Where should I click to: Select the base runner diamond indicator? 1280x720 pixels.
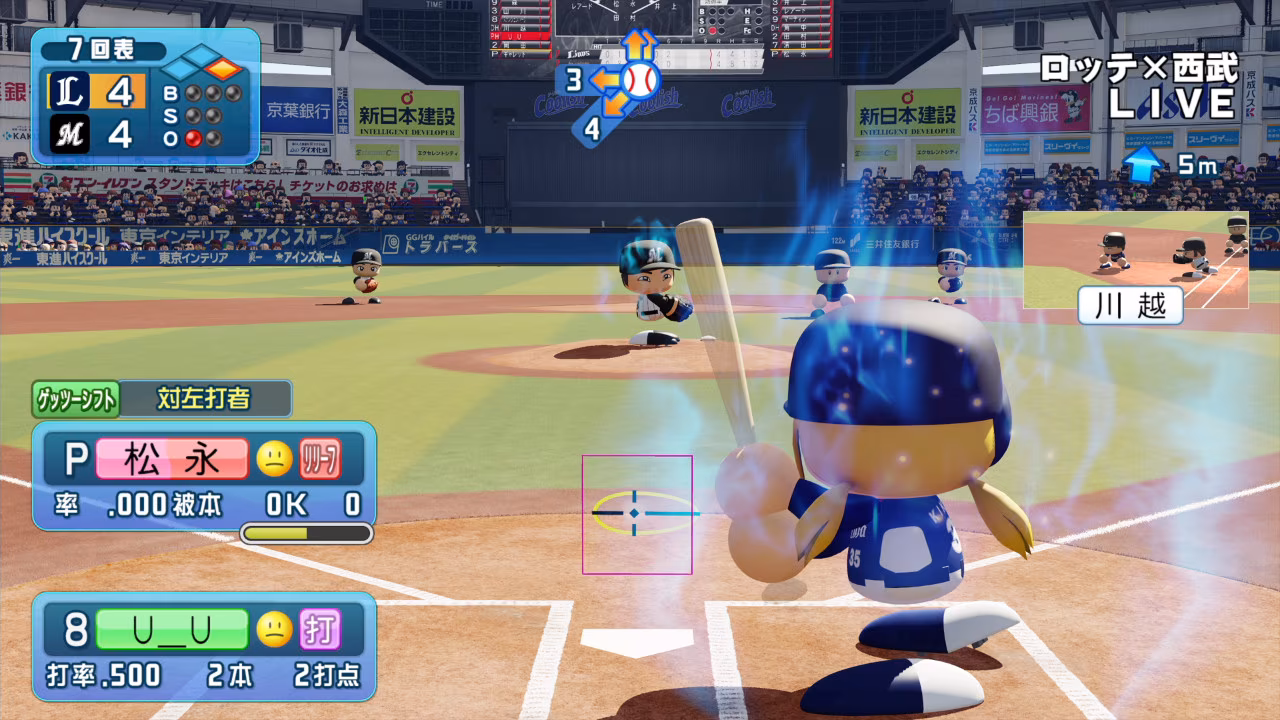203,68
